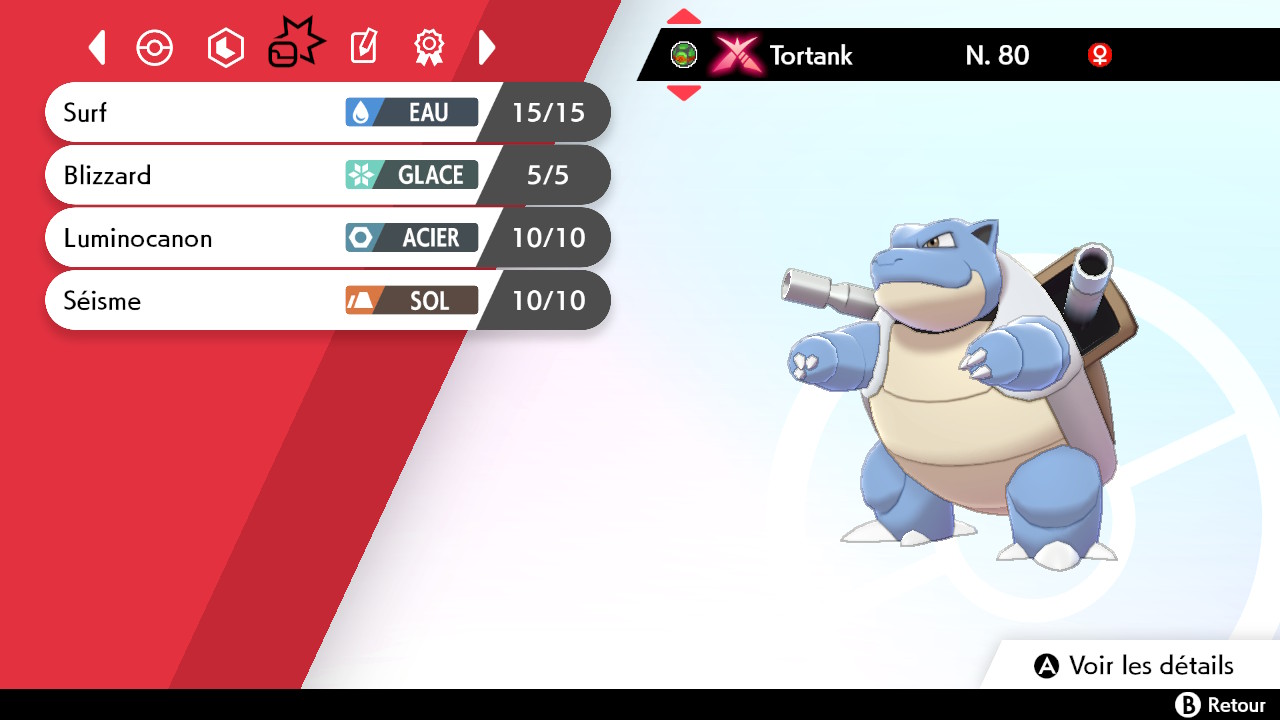
Task: Click Retour to go back
Action: click(1220, 705)
